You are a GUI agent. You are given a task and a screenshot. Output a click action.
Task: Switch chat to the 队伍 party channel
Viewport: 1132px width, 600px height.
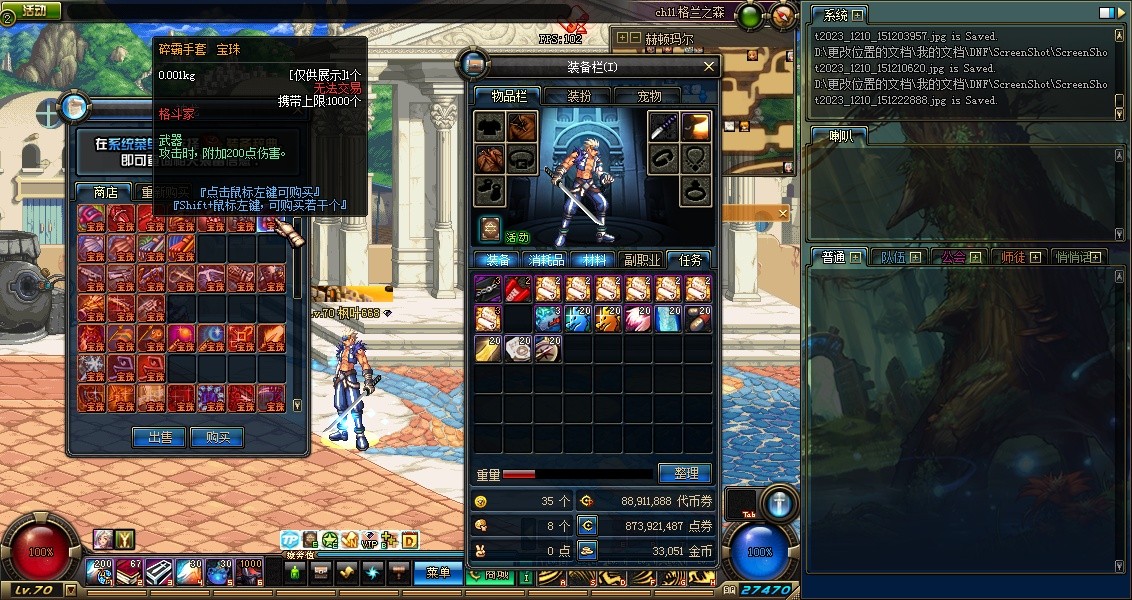893,257
